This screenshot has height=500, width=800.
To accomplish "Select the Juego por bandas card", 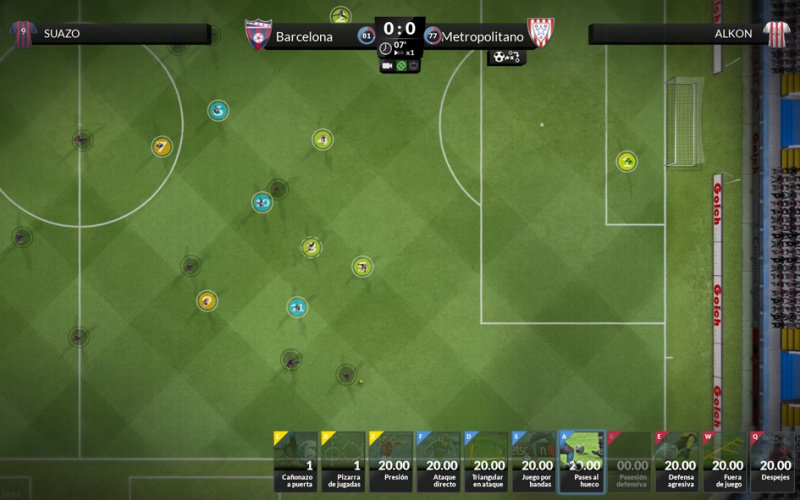I will [x=534, y=462].
